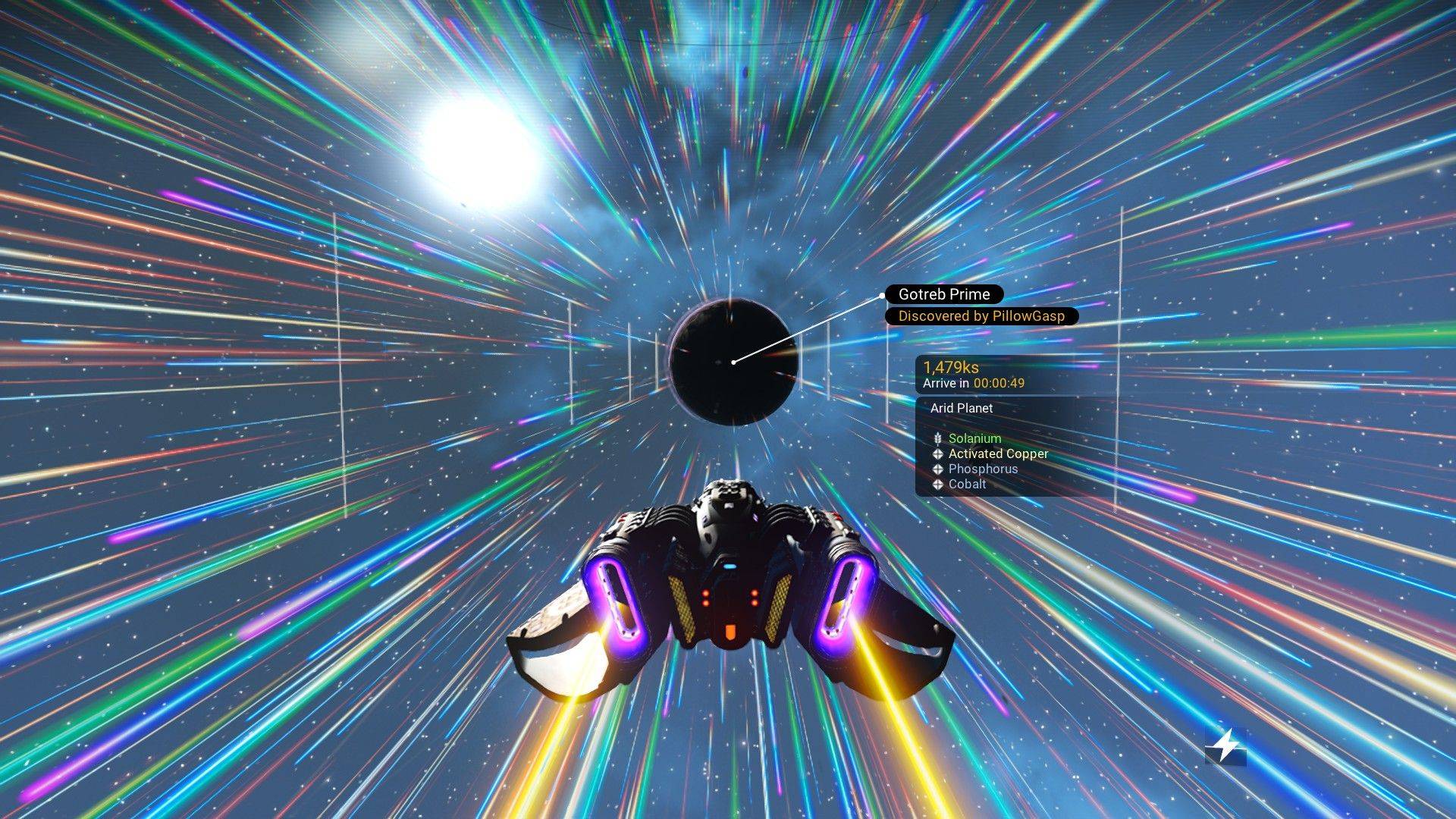This screenshot has height=819, width=1456.
Task: Toggle the Solanium hotspot highlight
Action: coord(974,438)
